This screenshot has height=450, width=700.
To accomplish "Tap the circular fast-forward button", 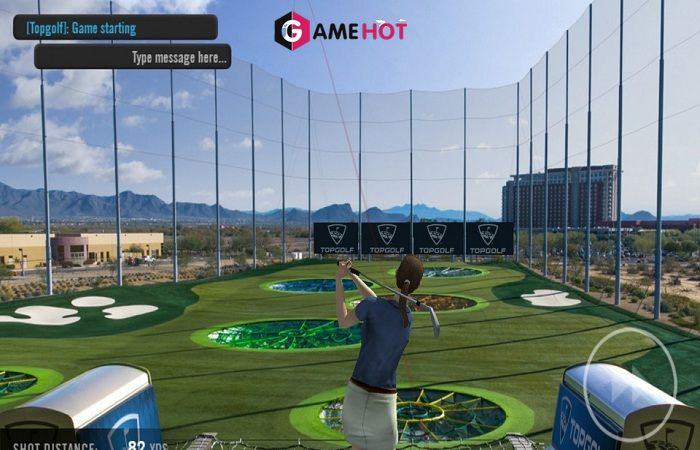I will [631, 385].
